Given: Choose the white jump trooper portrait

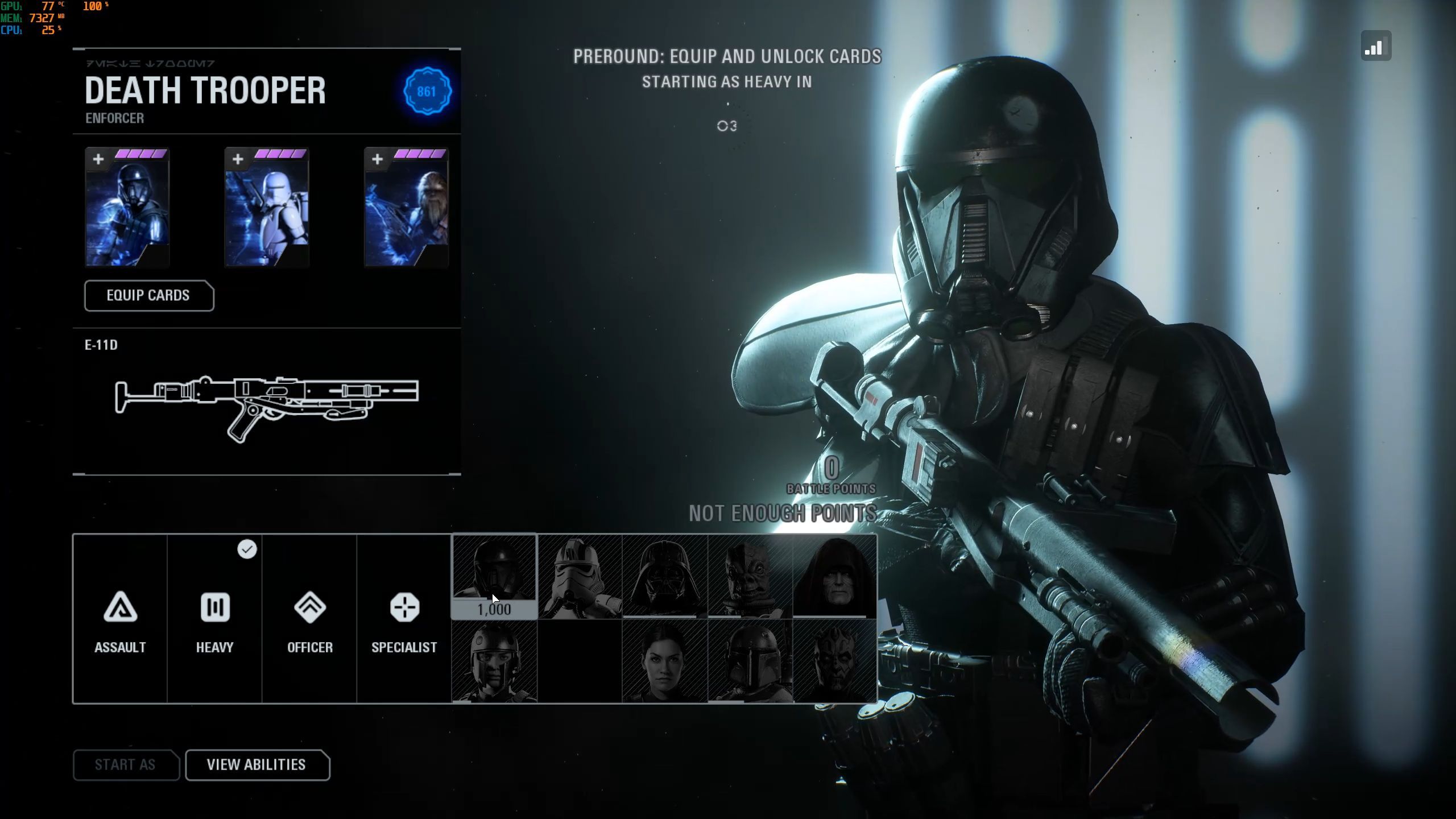Looking at the screenshot, I should [580, 576].
